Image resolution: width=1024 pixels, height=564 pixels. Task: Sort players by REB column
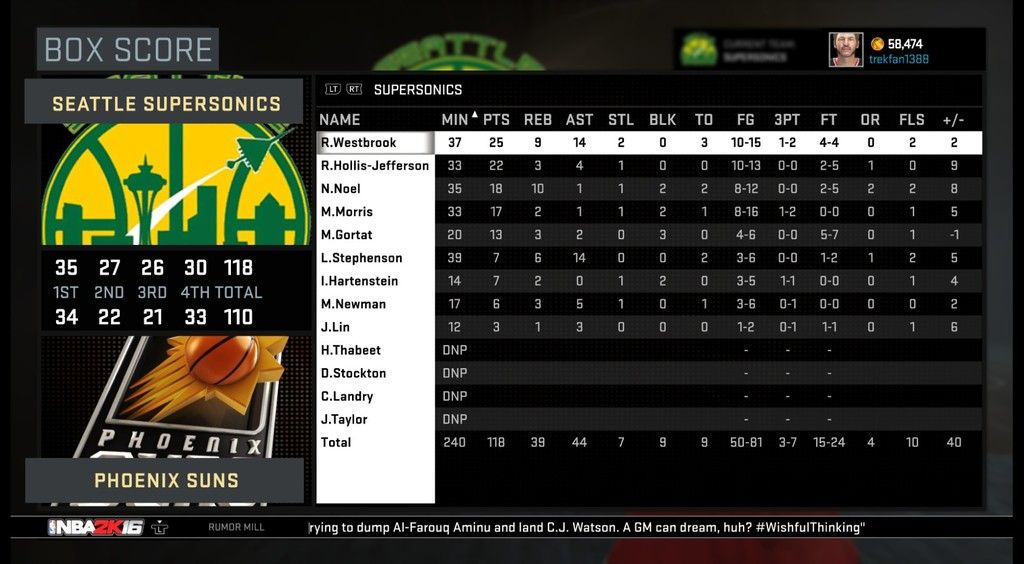(538, 120)
